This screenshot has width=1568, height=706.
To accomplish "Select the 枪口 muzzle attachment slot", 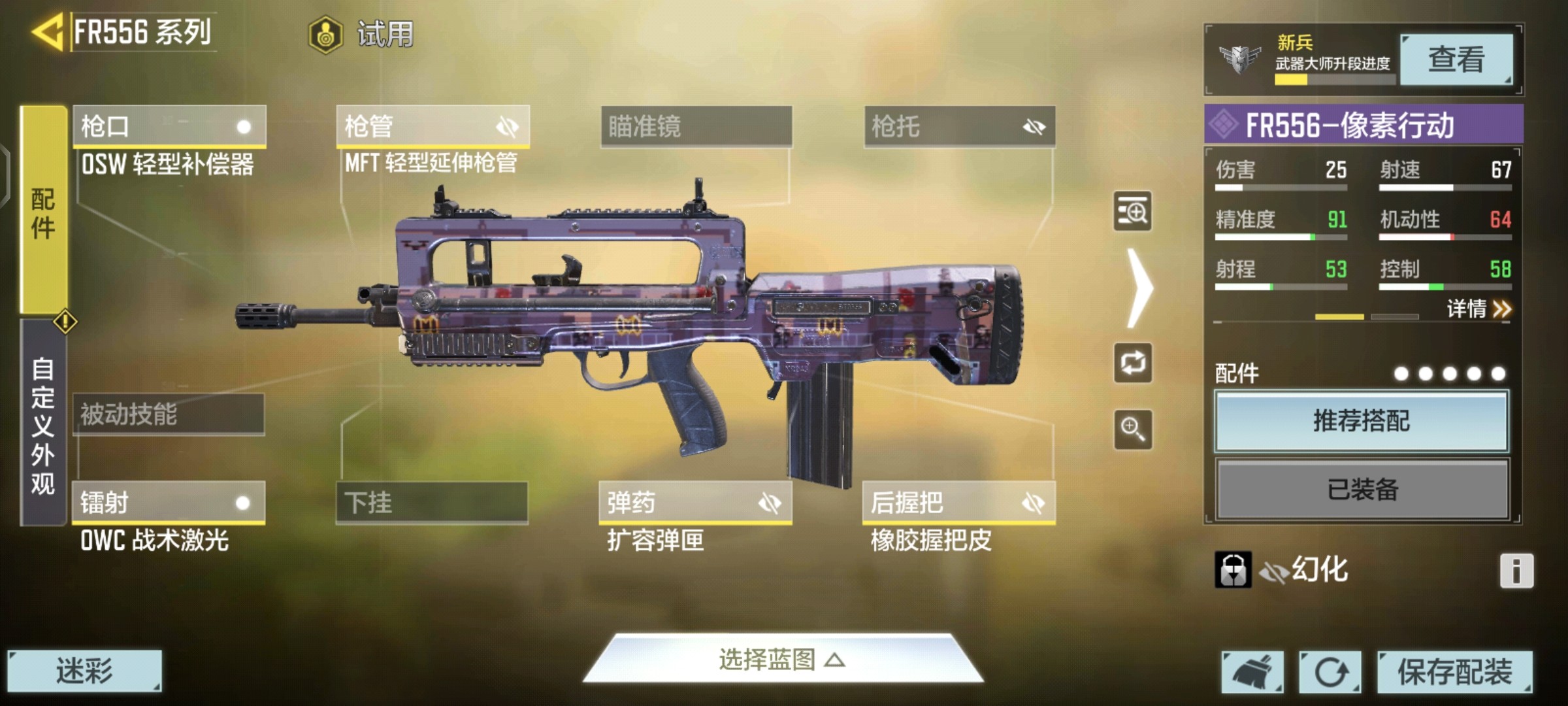I will point(169,126).
